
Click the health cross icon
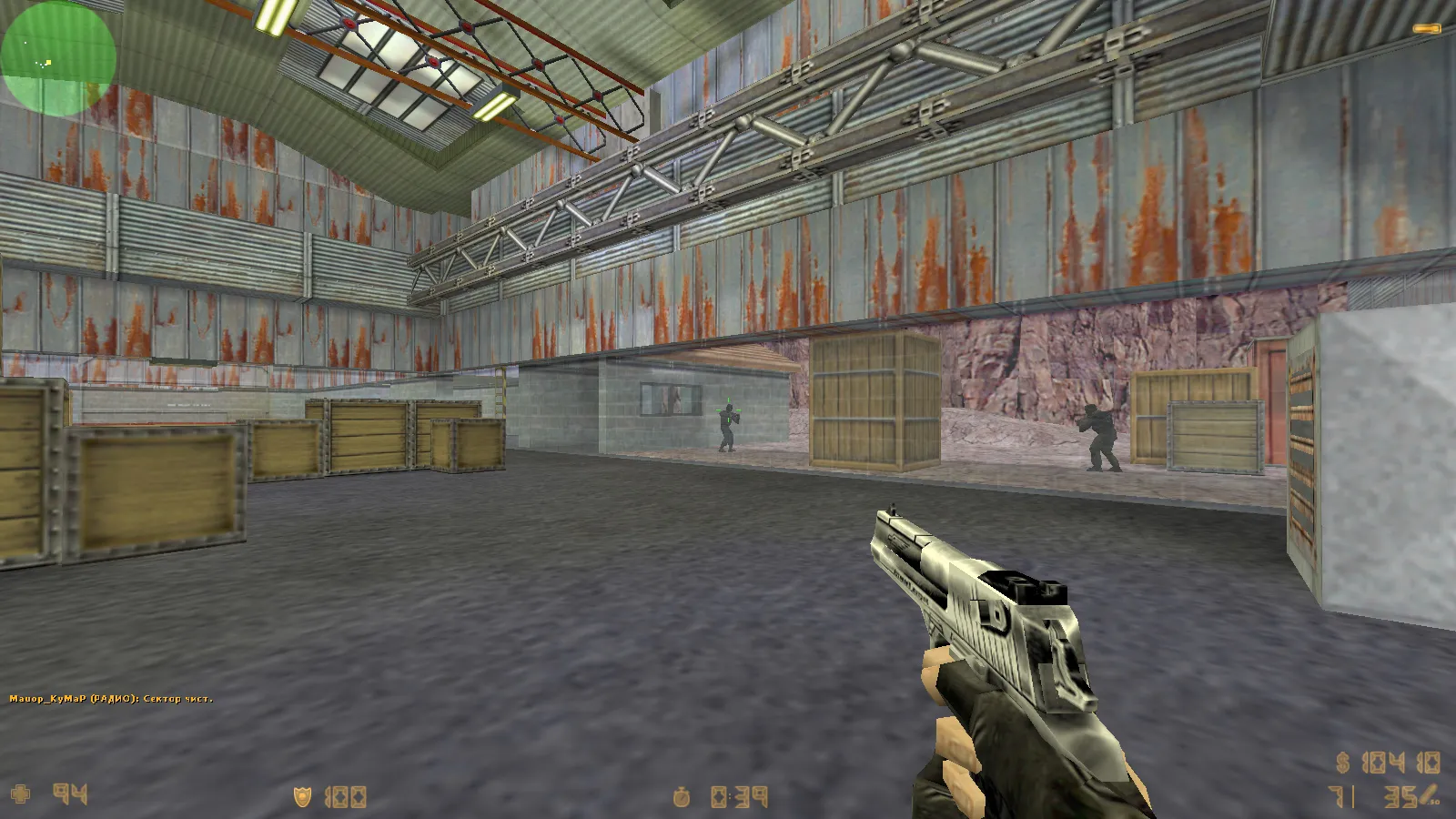coord(22,794)
